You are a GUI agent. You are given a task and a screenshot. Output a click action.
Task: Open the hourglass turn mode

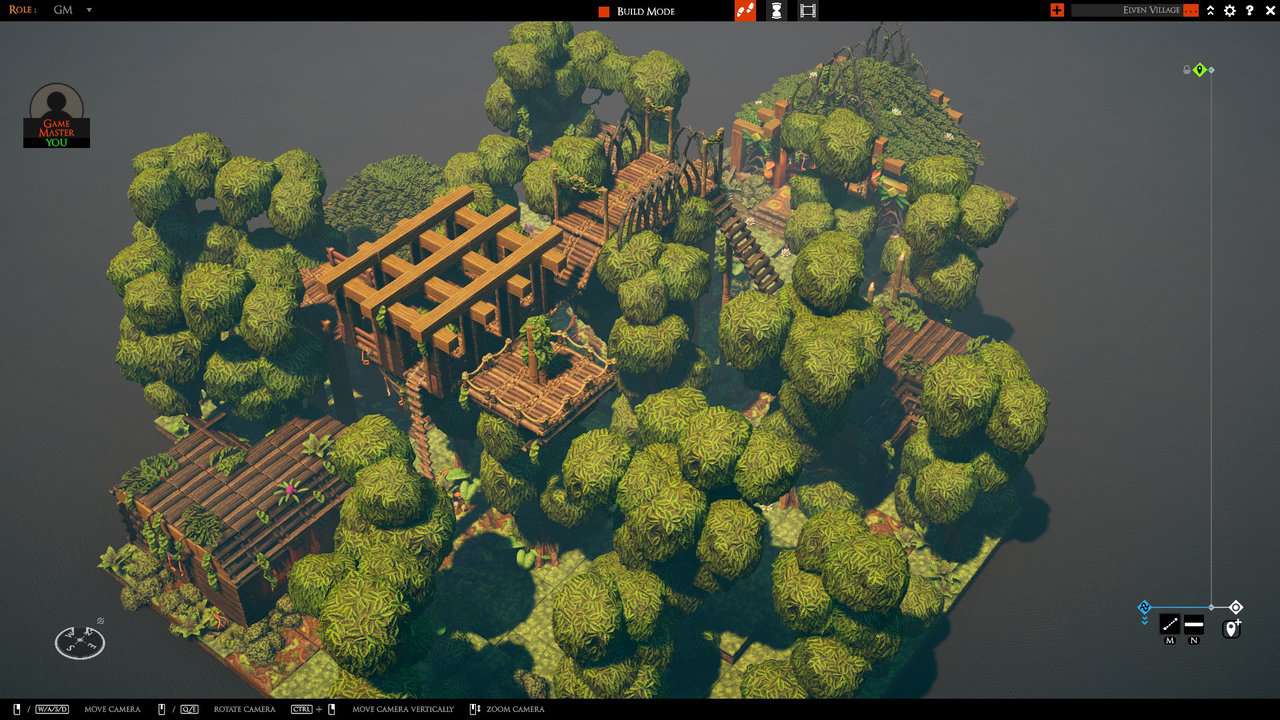coord(776,11)
